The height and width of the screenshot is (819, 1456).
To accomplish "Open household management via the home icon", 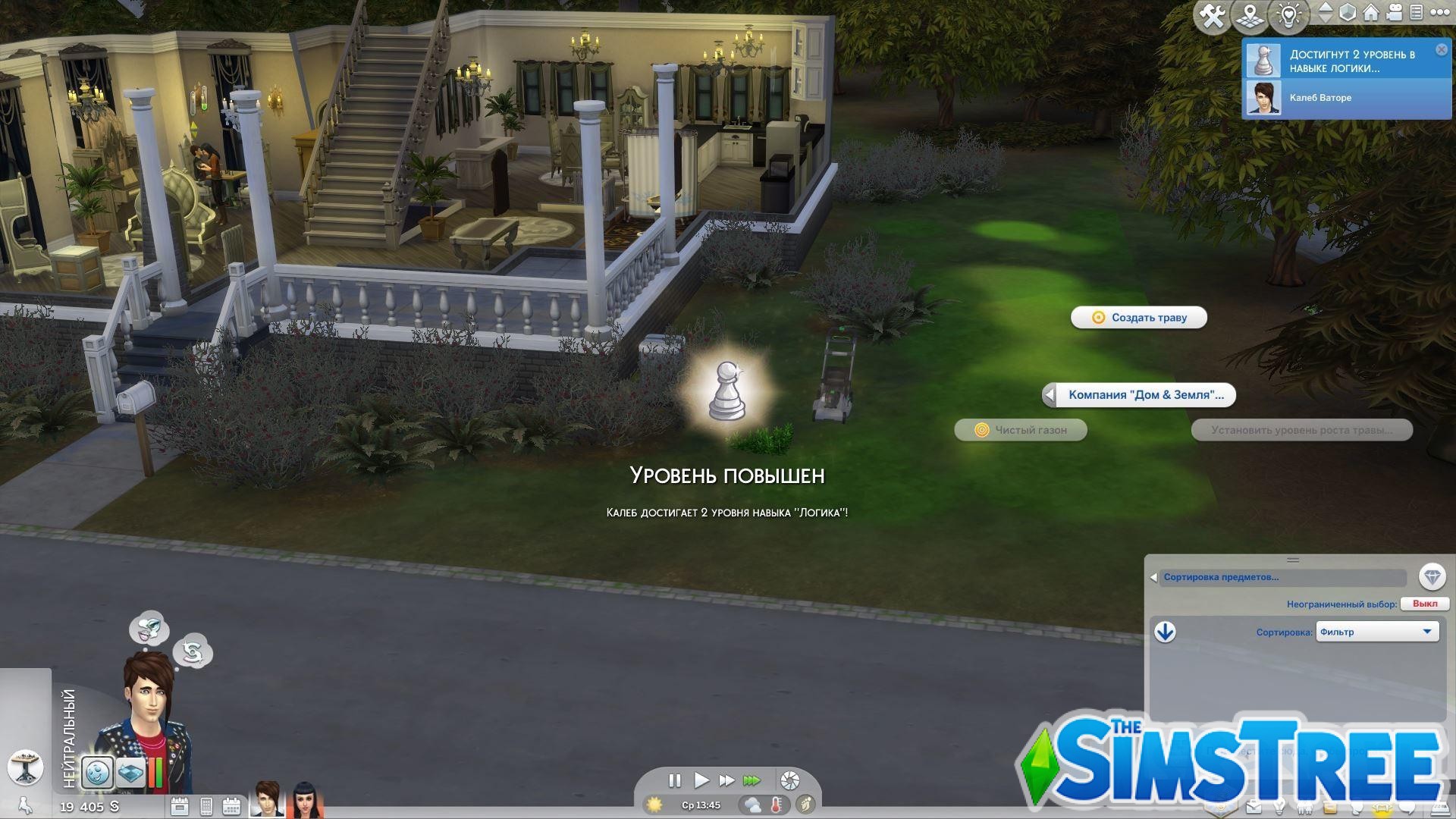I will (1370, 13).
